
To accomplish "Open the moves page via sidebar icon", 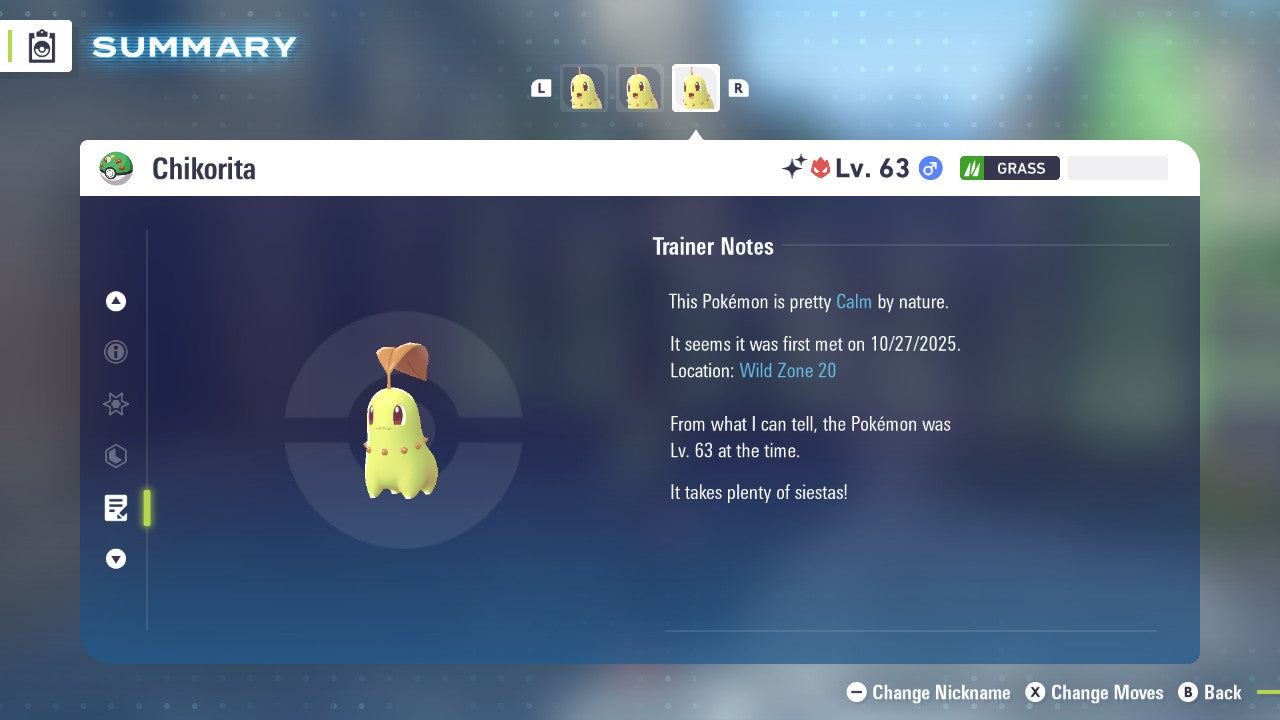I will 116,456.
